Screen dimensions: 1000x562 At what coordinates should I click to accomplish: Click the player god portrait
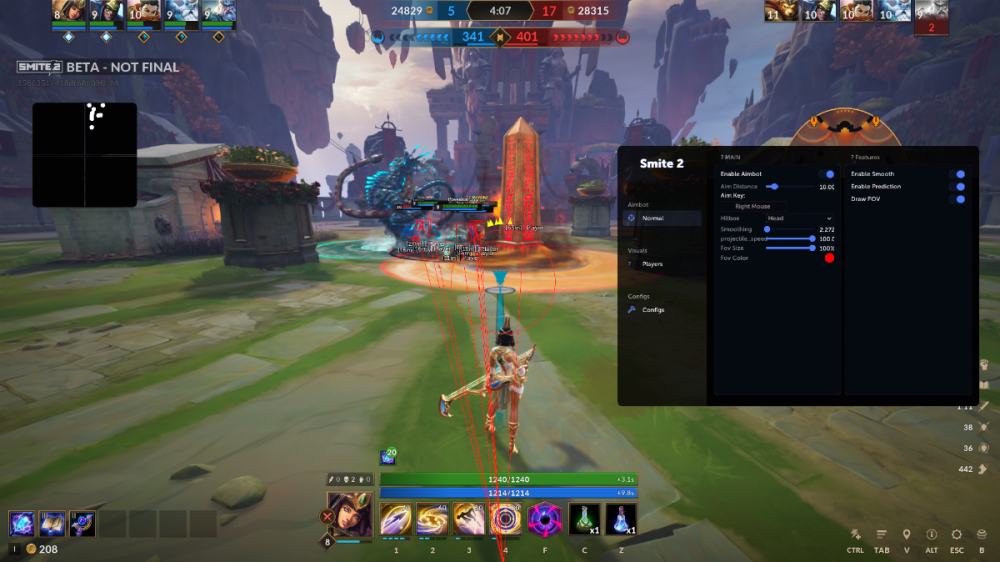coord(350,513)
